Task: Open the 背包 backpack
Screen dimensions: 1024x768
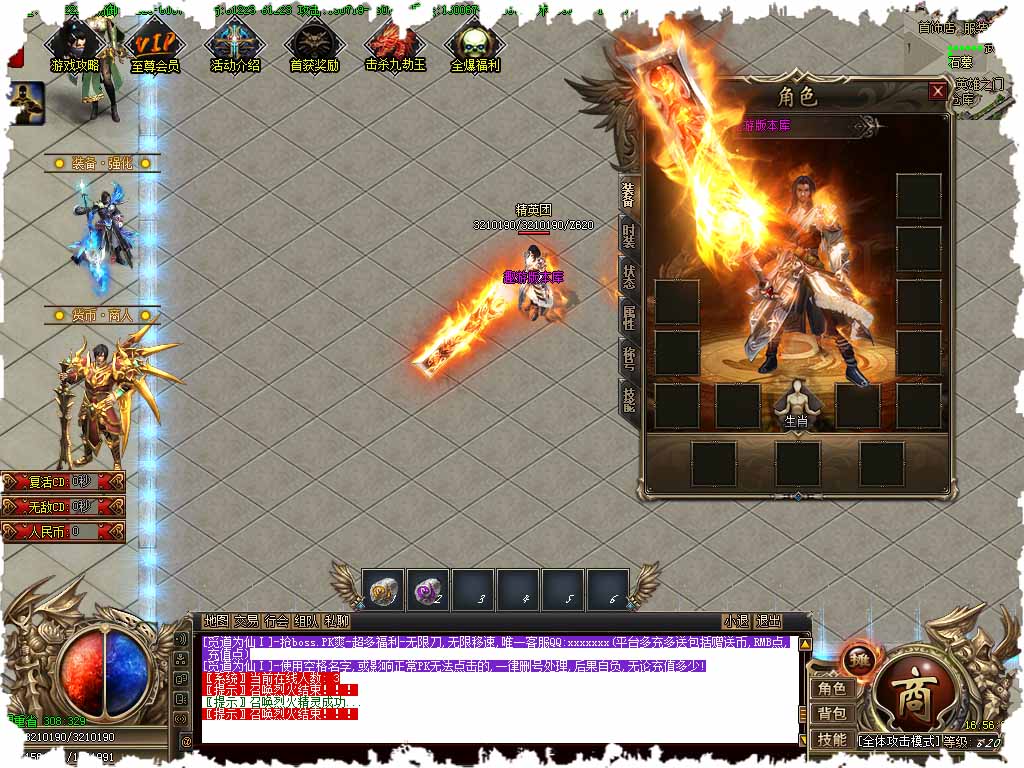Action: tap(832, 713)
